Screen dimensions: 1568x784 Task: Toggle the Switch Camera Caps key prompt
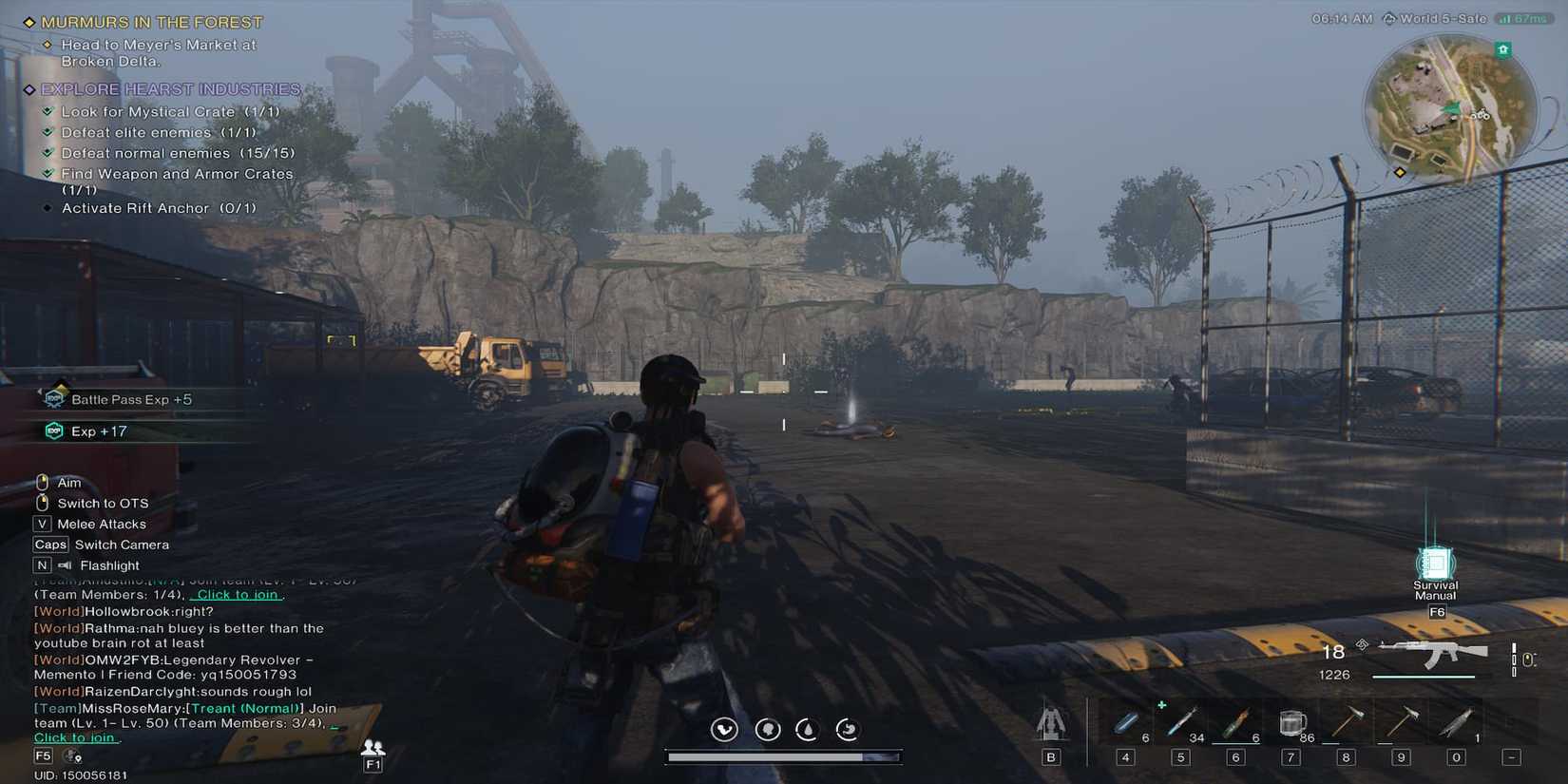pos(50,544)
